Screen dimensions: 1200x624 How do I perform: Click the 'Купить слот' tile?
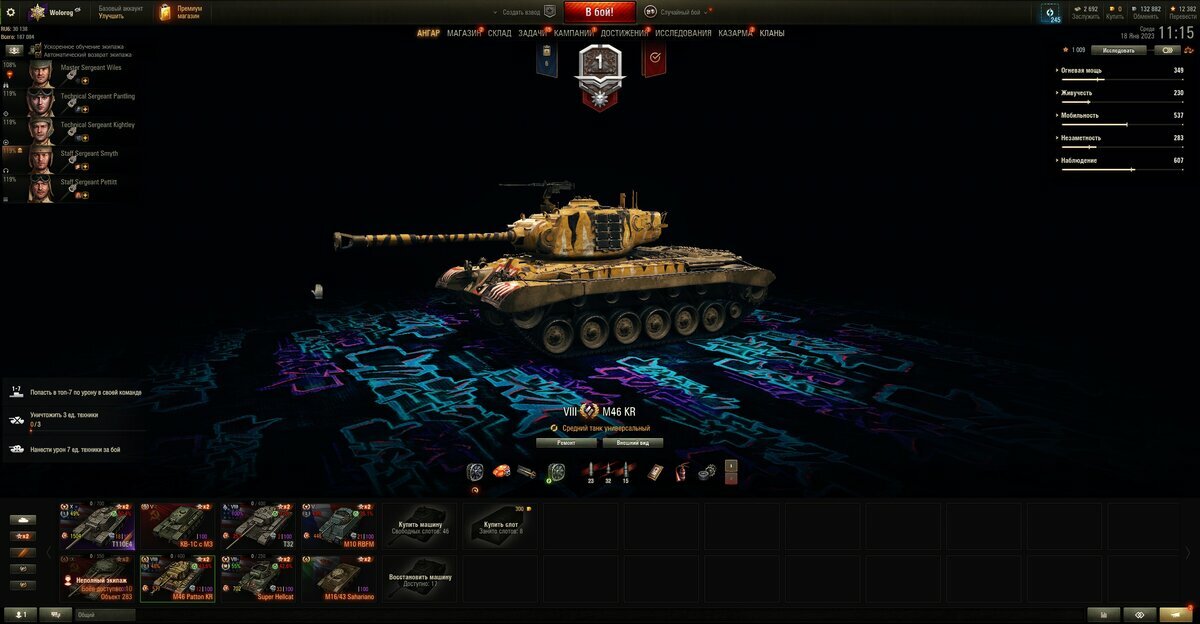[x=500, y=526]
